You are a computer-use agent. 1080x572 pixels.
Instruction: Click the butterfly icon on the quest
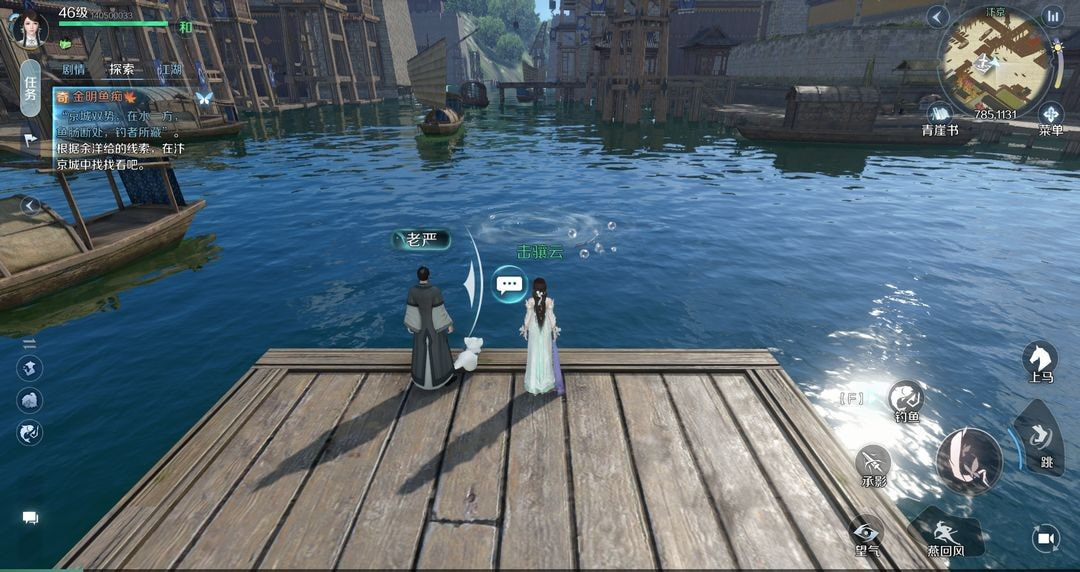coord(204,98)
